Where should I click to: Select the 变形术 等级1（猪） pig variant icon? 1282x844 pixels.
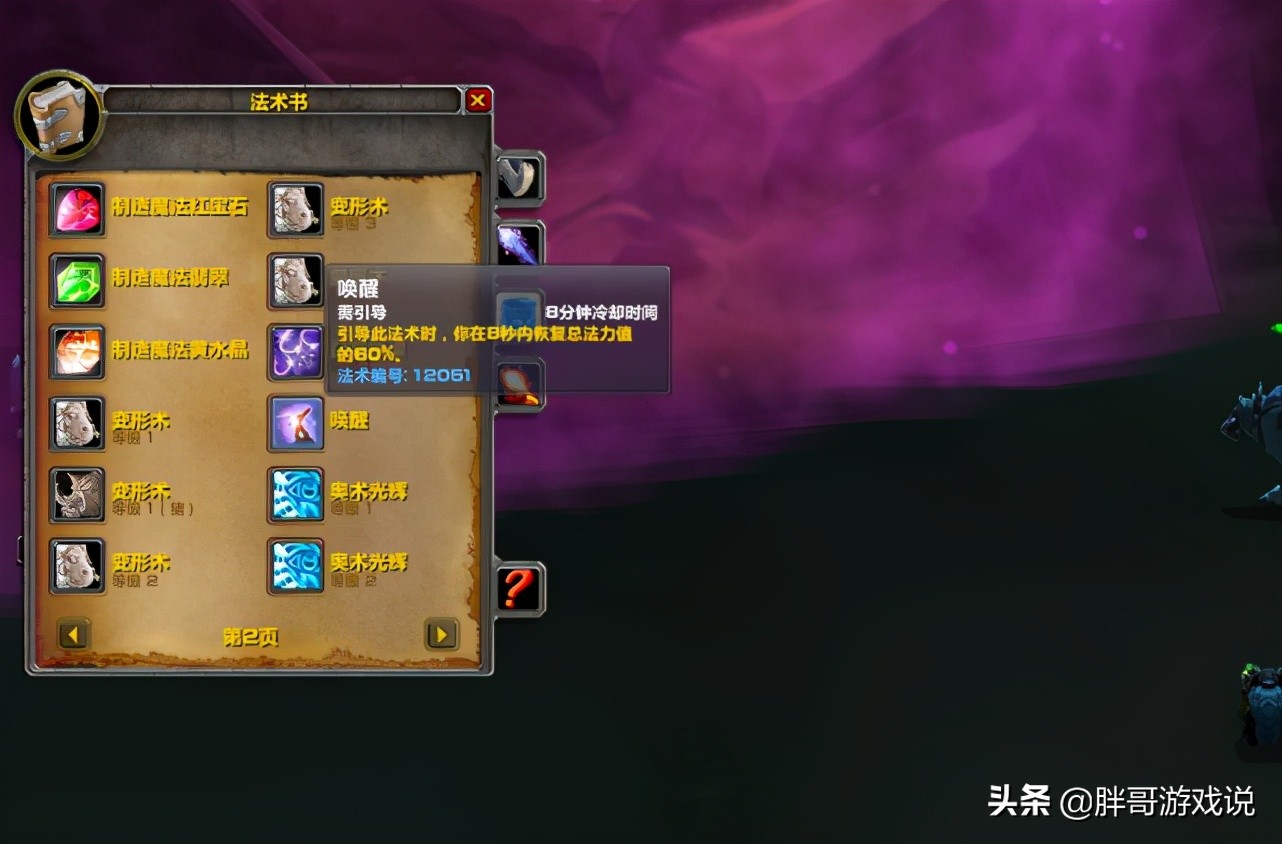coord(78,493)
